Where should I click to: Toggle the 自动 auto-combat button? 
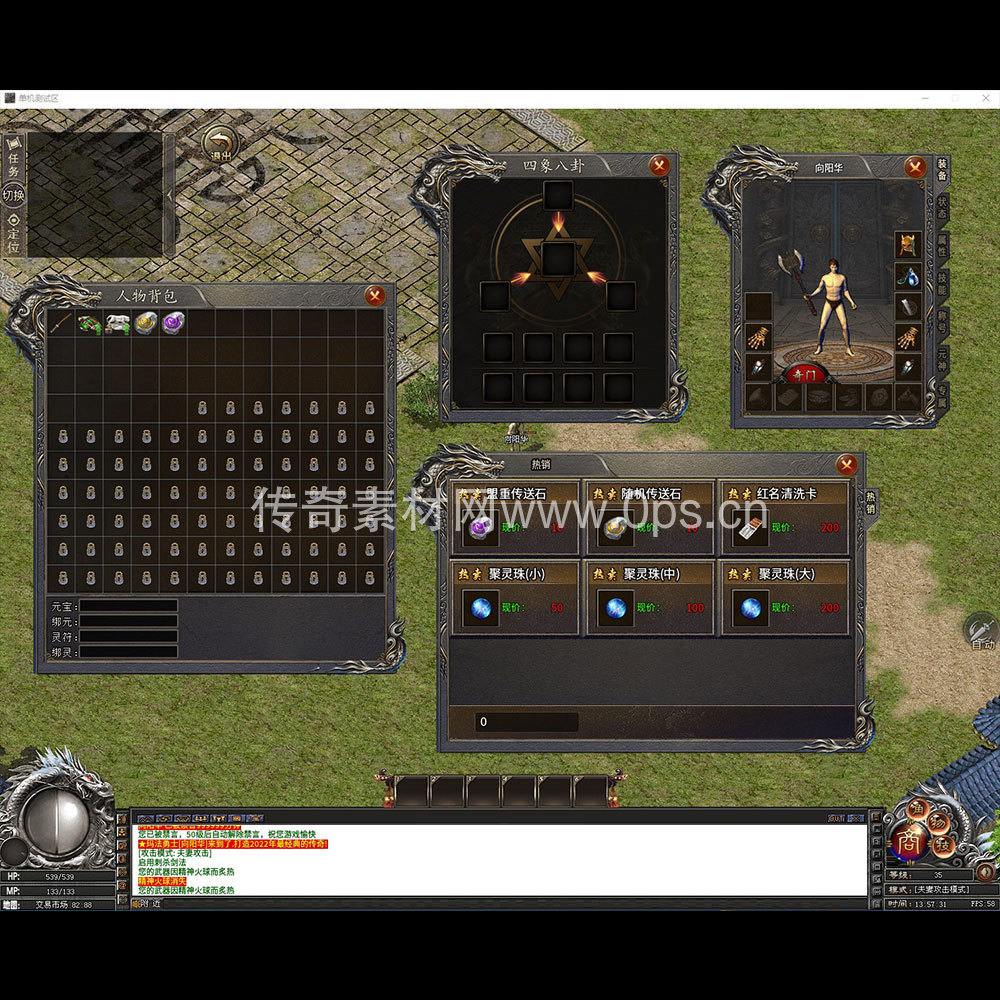(981, 631)
